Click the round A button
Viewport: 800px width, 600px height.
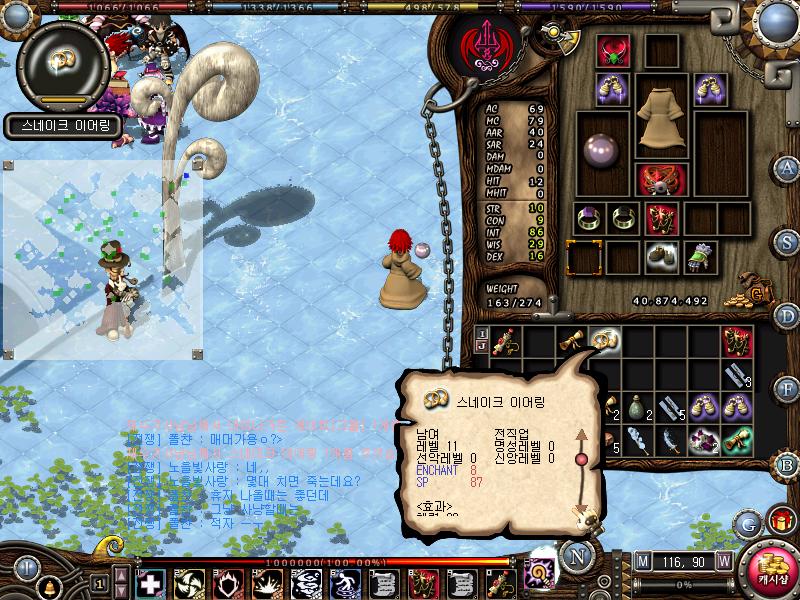pos(788,167)
